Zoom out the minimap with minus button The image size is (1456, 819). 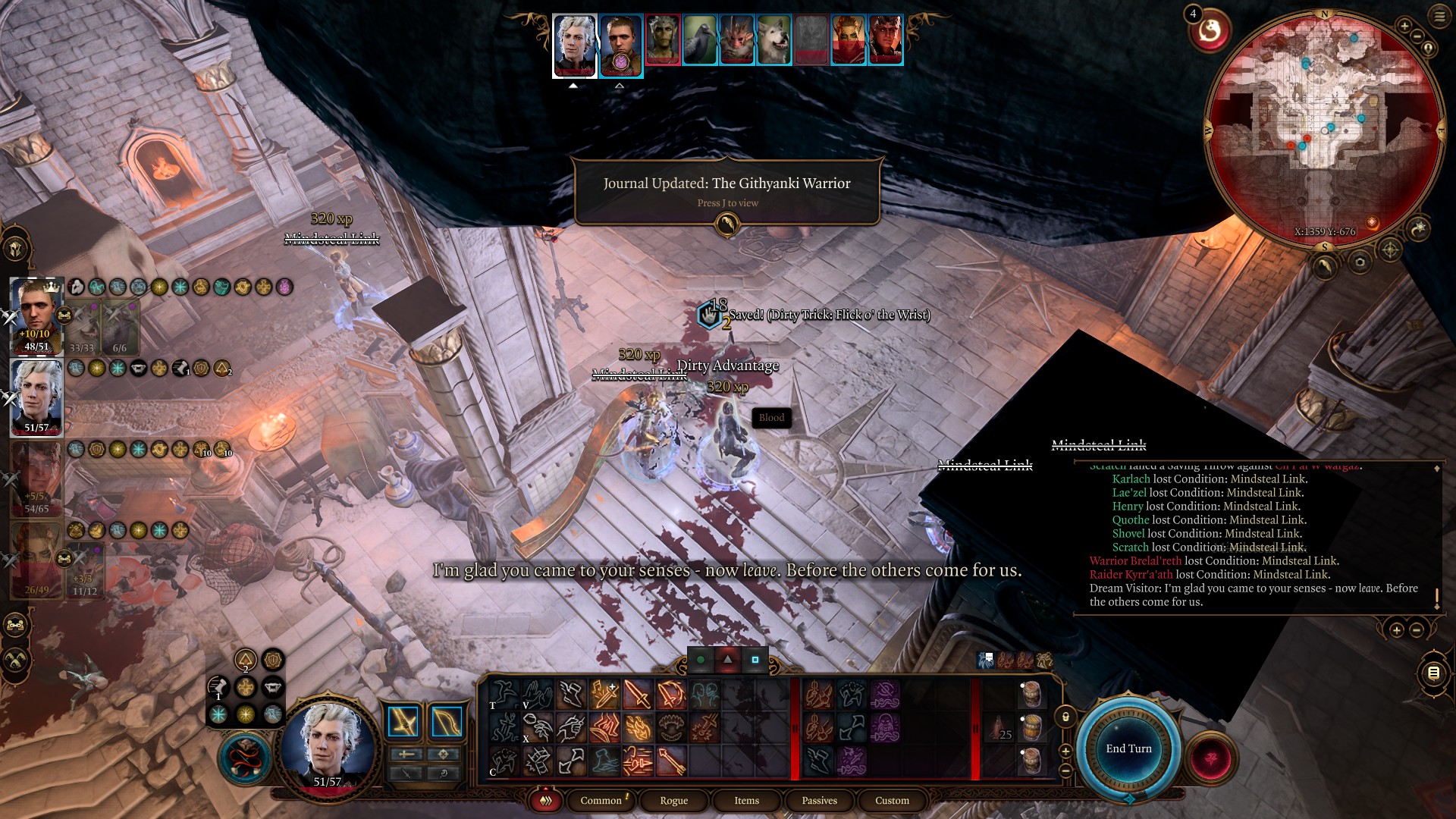[1417, 36]
